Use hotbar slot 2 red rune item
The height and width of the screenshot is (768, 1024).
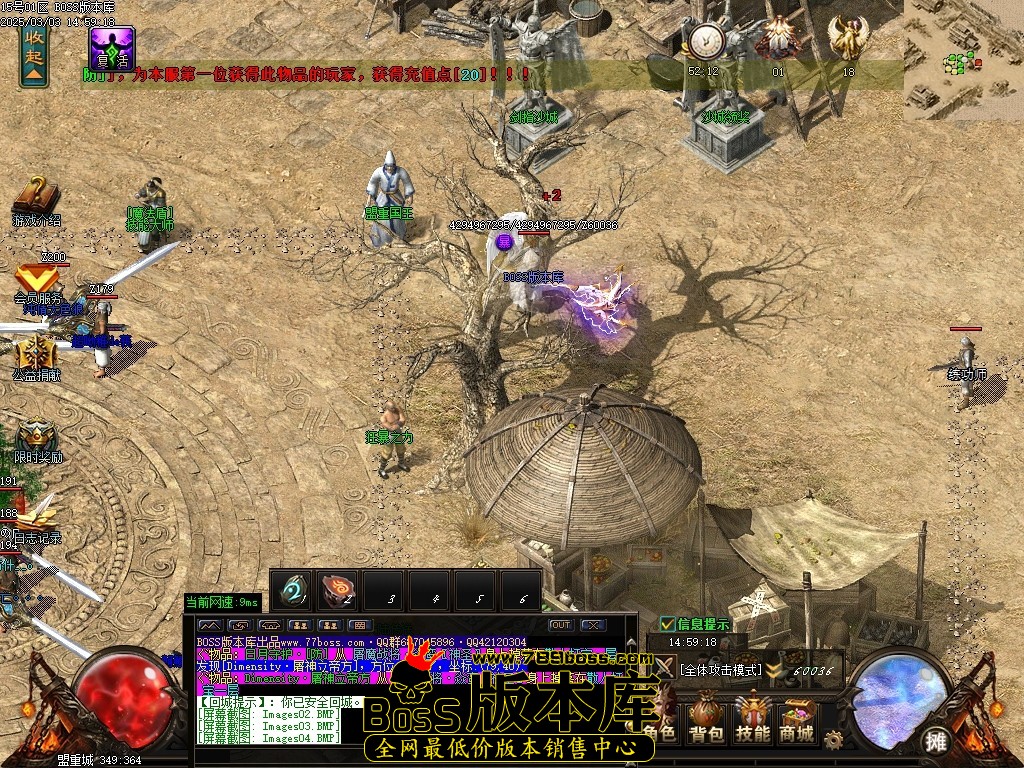[x=339, y=590]
